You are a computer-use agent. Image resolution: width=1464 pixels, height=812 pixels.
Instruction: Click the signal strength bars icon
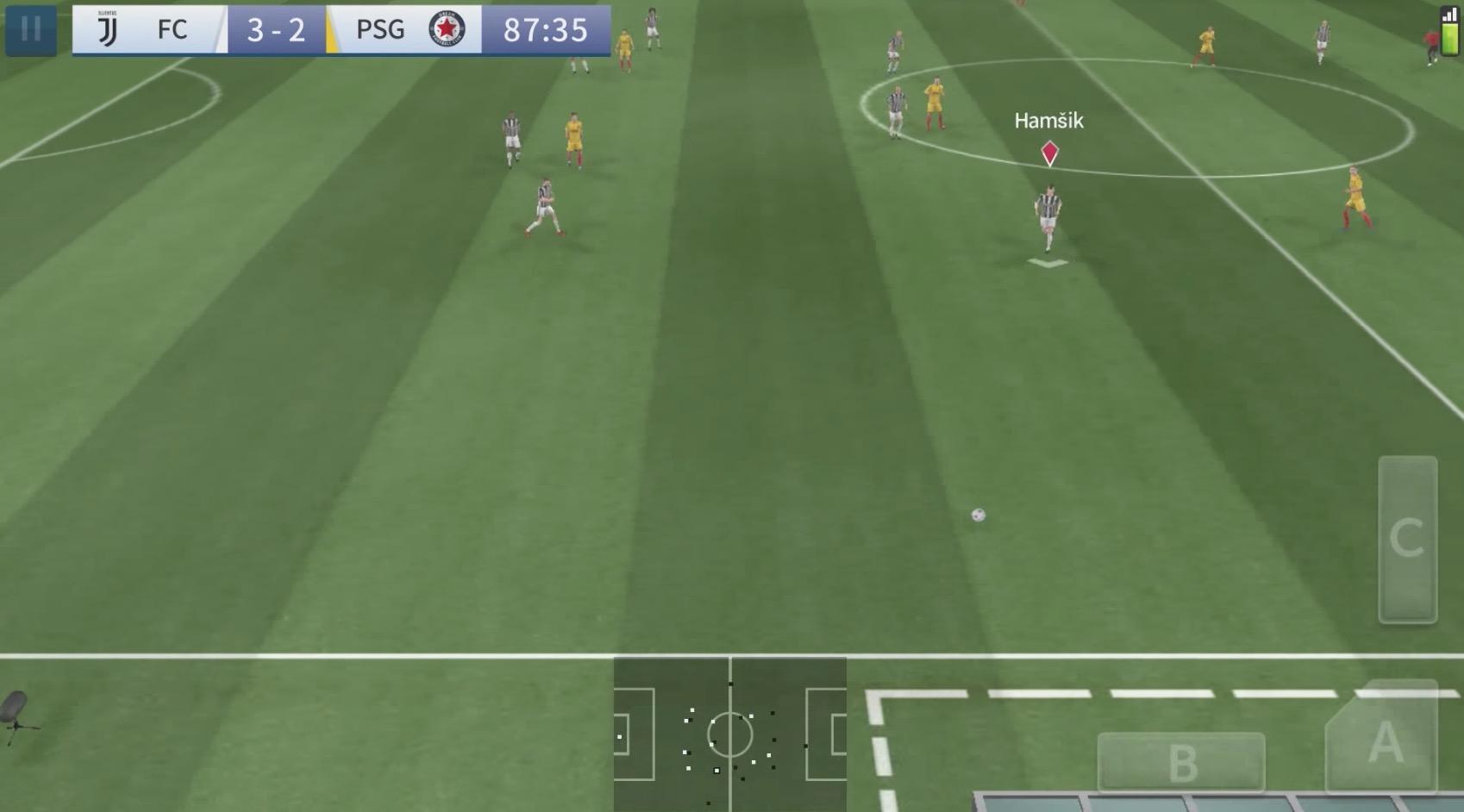[x=1448, y=15]
